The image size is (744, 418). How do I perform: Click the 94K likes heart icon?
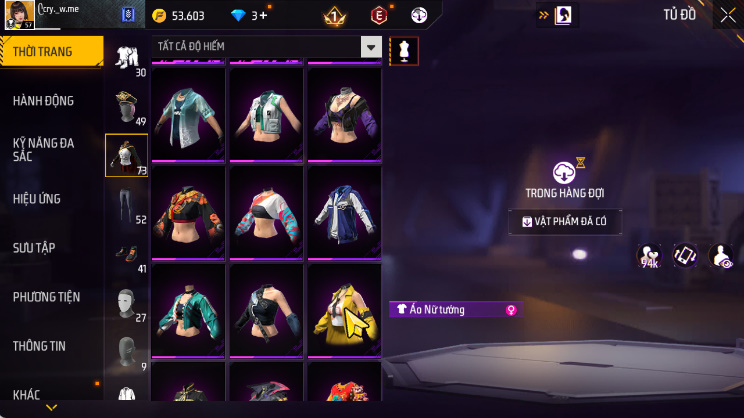click(x=649, y=256)
